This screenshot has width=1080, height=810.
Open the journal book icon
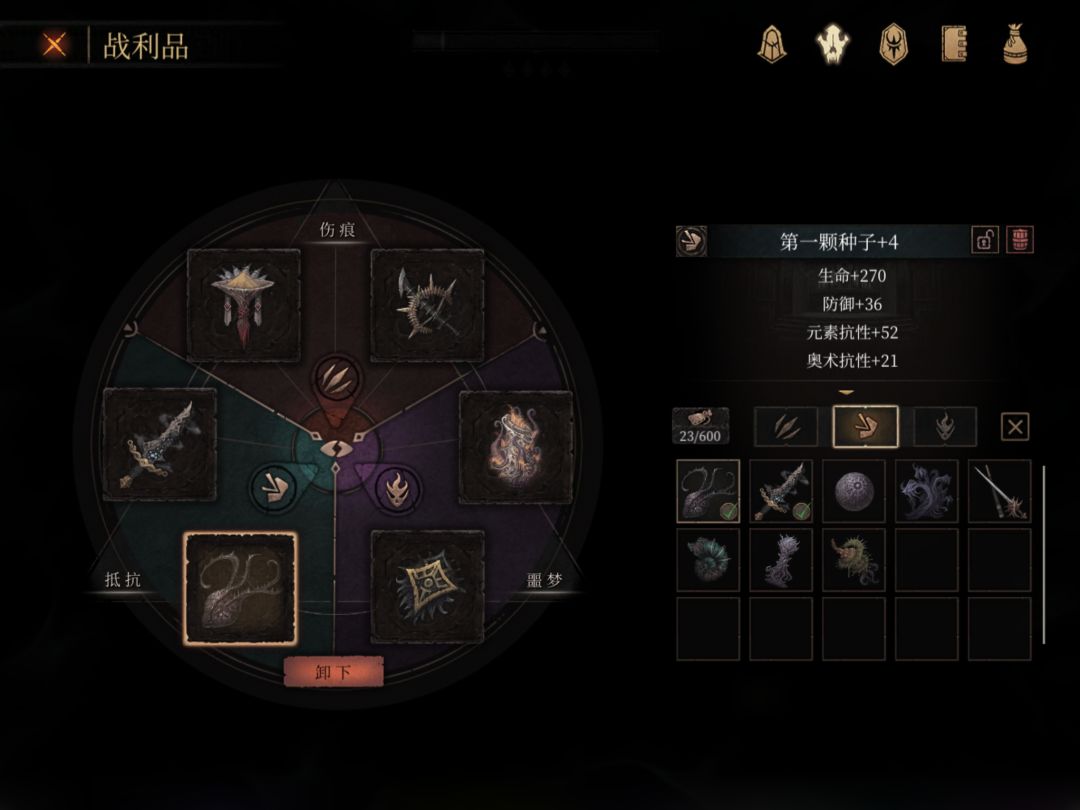point(954,44)
